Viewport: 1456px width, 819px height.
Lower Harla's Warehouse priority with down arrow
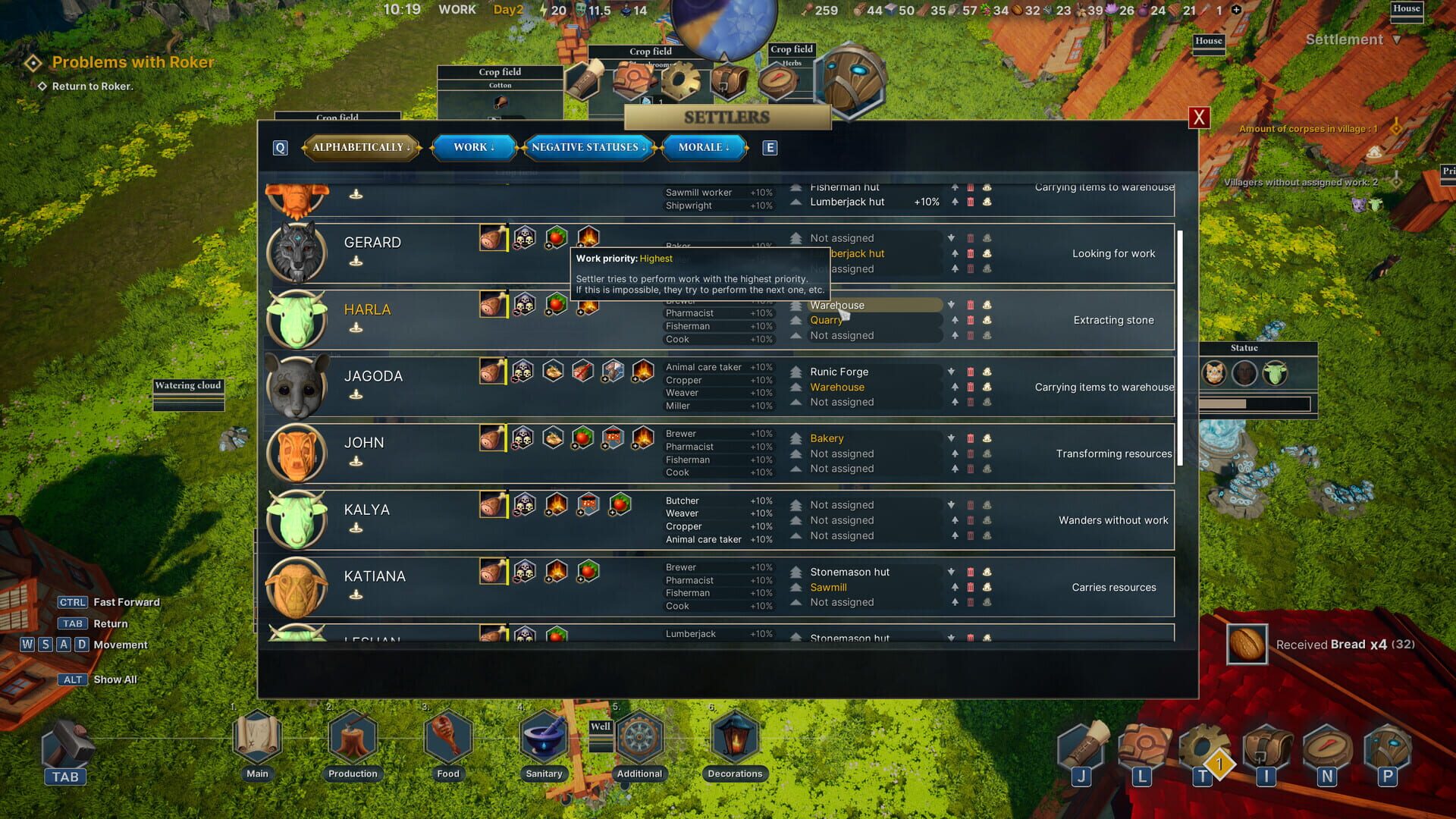(952, 305)
